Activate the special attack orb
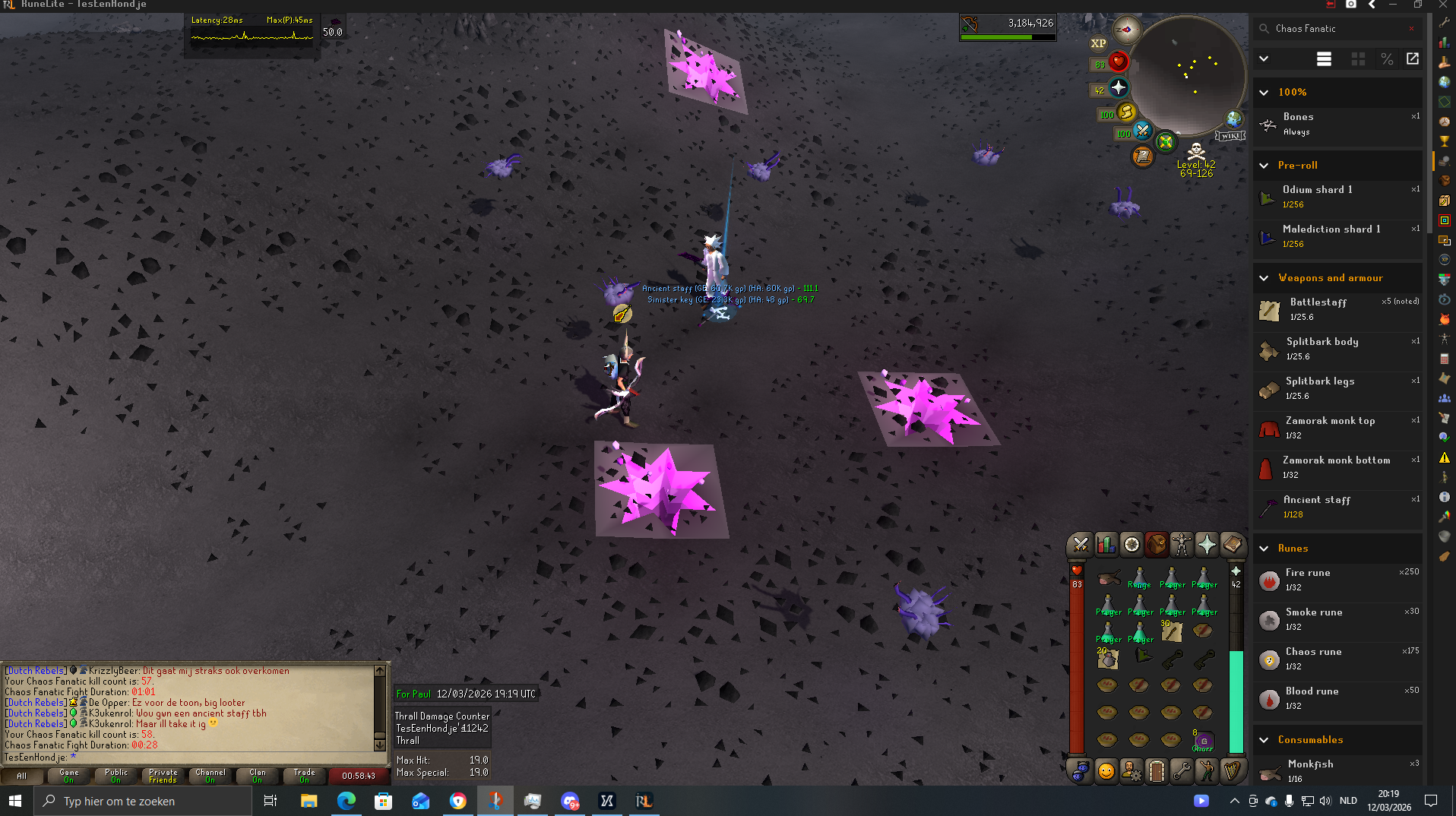Viewport: 1456px width, 816px height. coord(1142,132)
